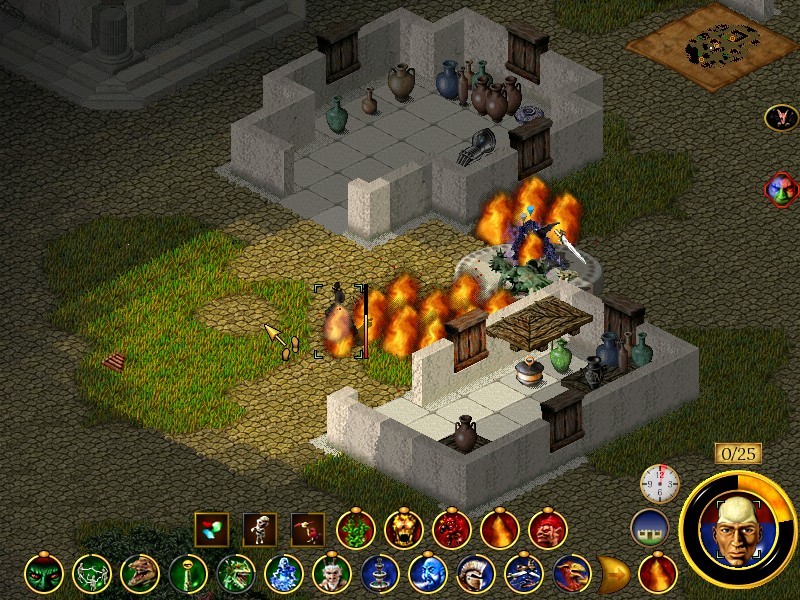The height and width of the screenshot is (600, 800).
Task: Choose the golden lion face spell
Action: click(403, 528)
